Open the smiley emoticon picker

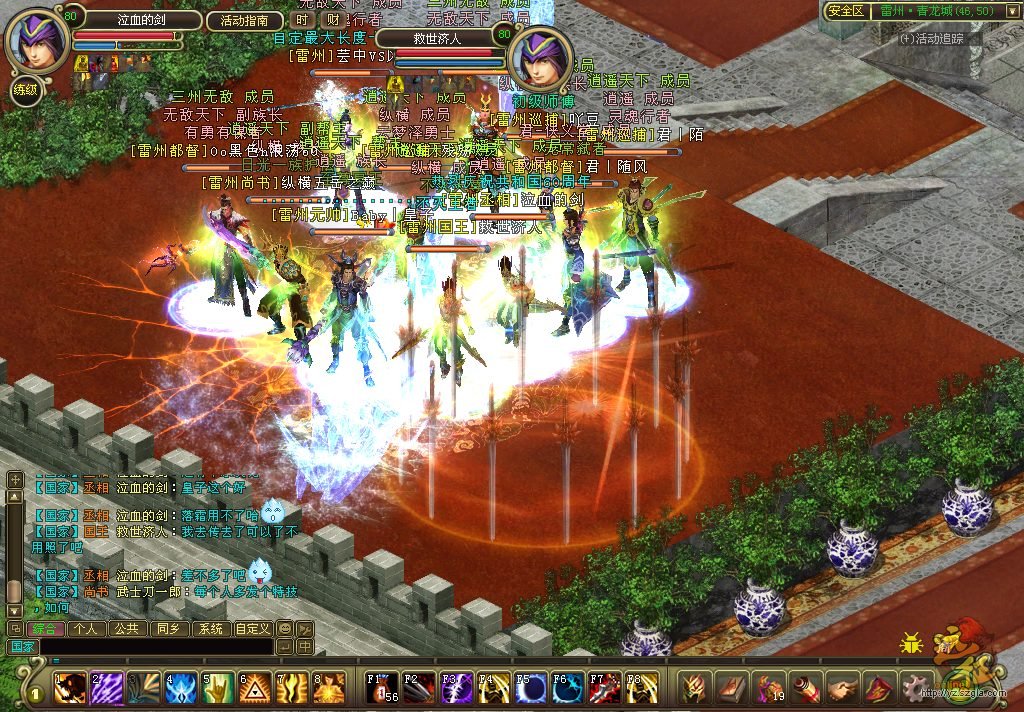[285, 629]
